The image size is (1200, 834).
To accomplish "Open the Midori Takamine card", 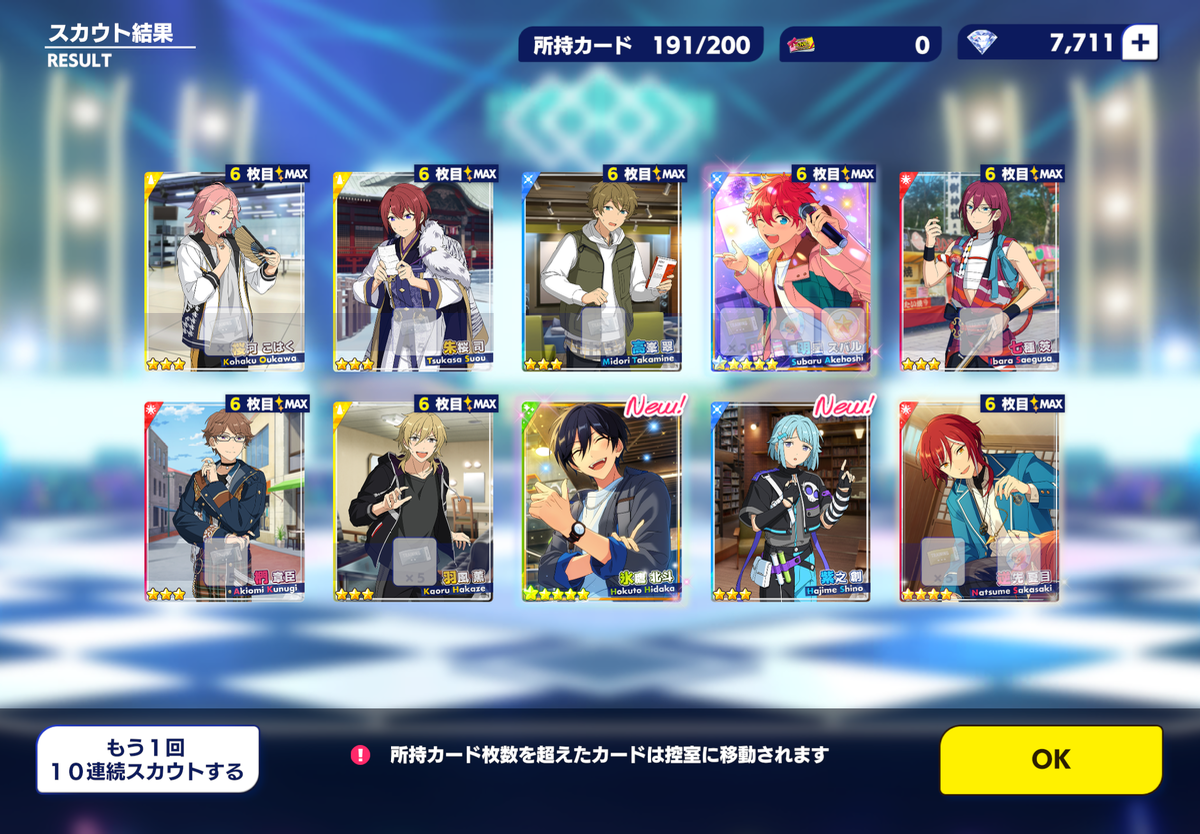I will tap(602, 272).
